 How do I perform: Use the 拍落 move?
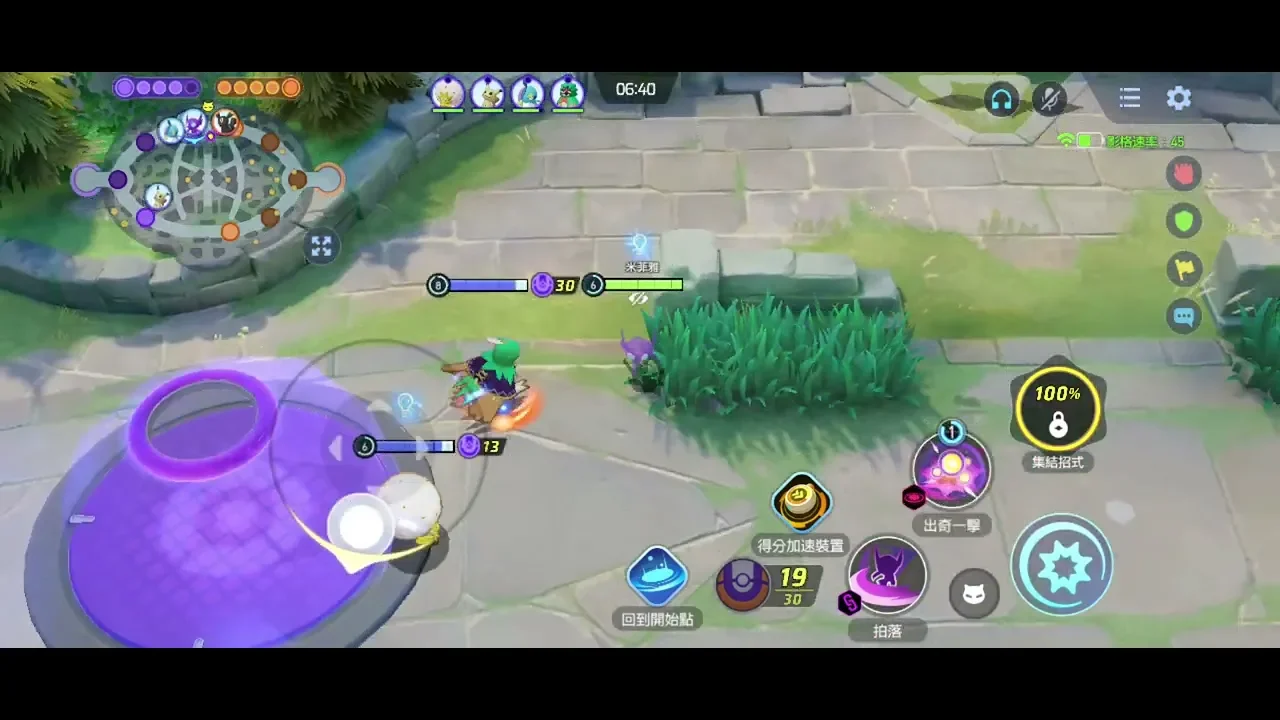887,575
